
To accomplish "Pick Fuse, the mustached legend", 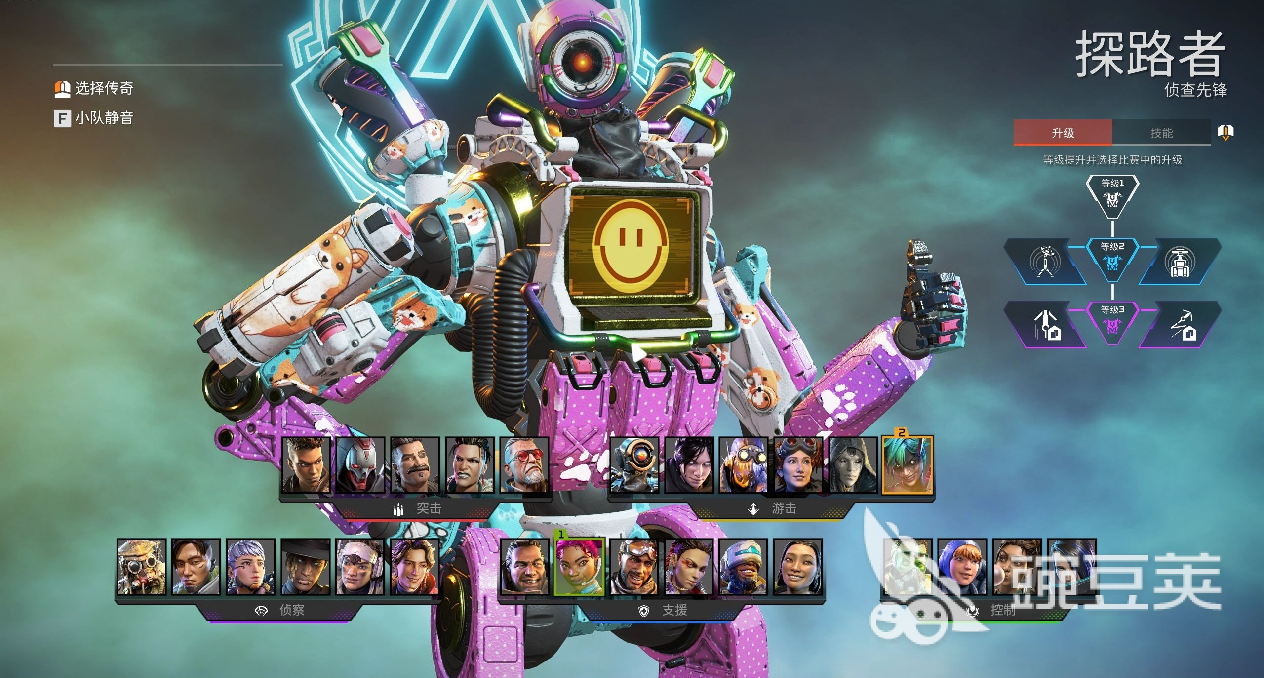I will (x=415, y=465).
